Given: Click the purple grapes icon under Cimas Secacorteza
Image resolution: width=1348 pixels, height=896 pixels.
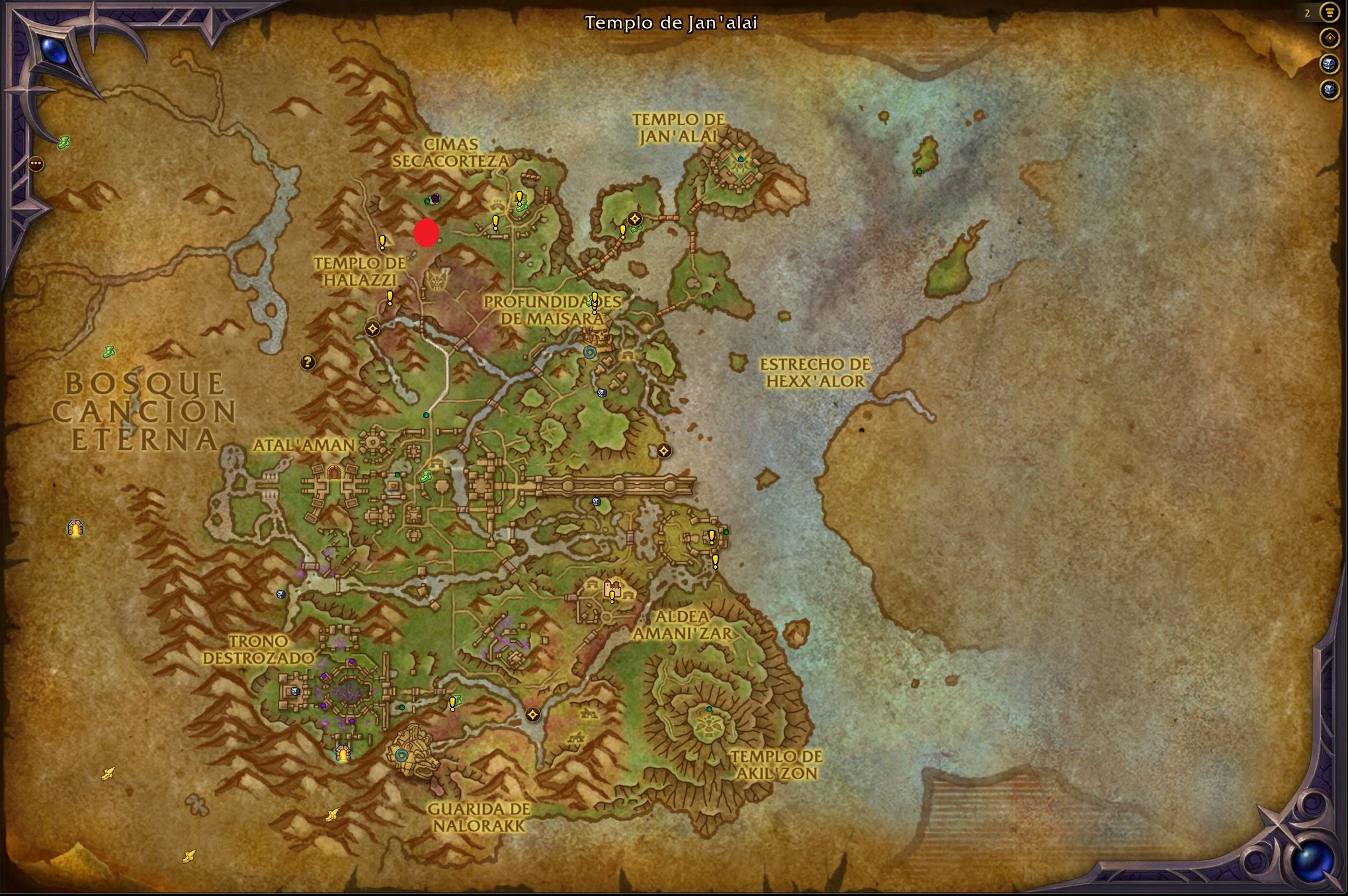Looking at the screenshot, I should [x=435, y=198].
